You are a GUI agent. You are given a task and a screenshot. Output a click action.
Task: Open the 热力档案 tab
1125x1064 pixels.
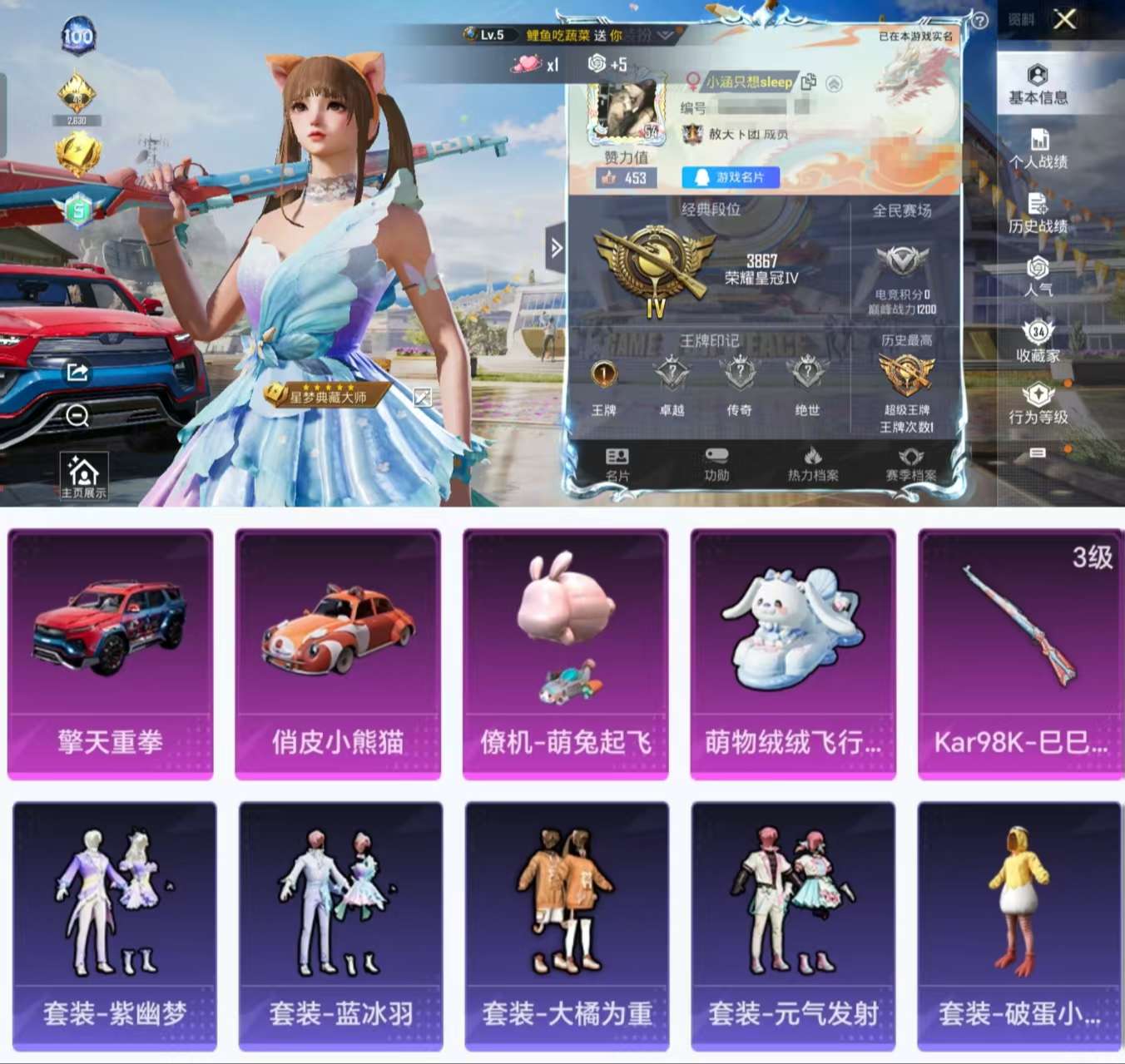click(x=813, y=464)
